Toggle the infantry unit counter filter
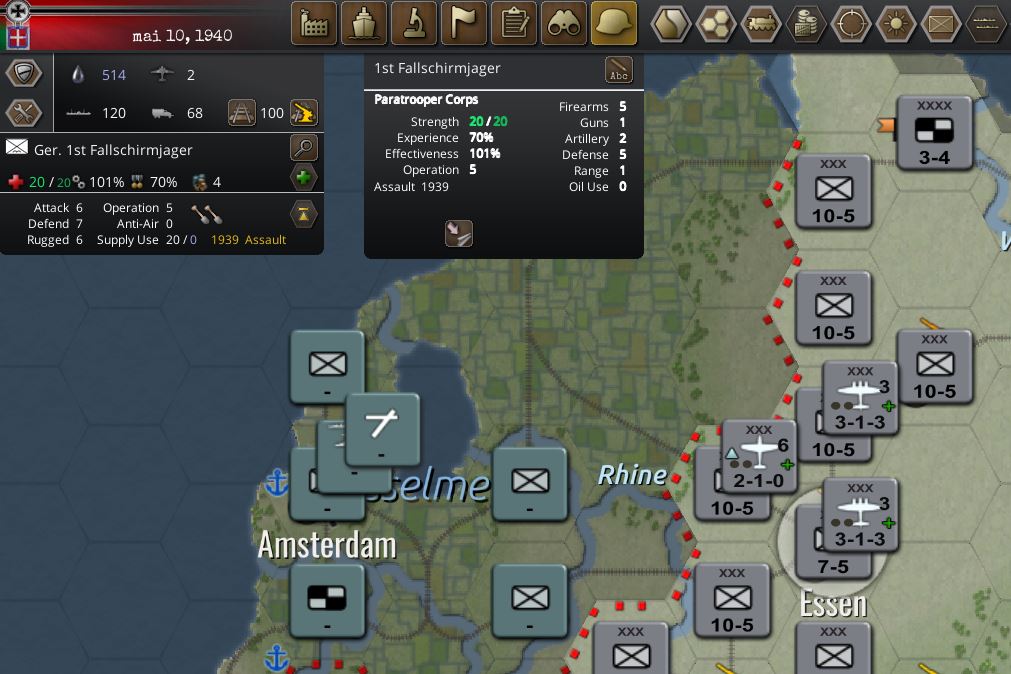Image resolution: width=1011 pixels, height=674 pixels. coord(941,23)
